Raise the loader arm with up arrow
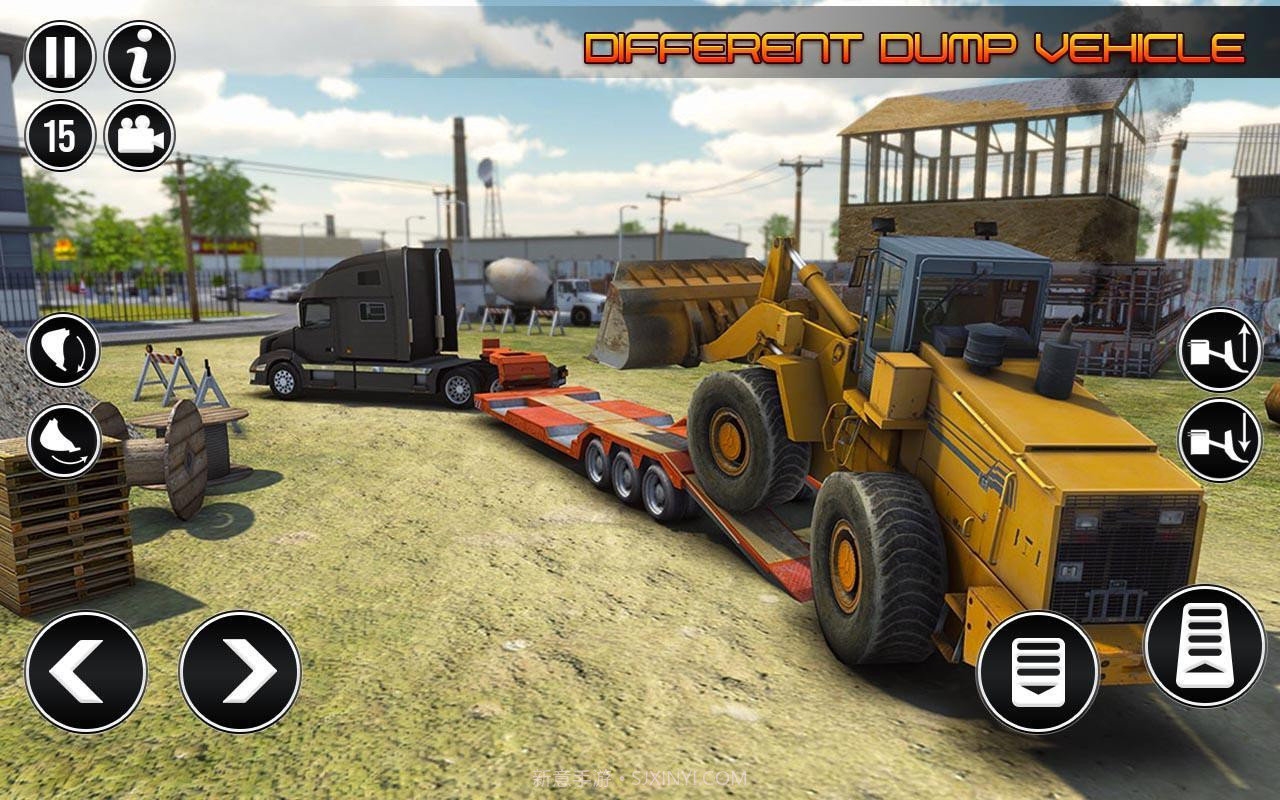Screen dimensions: 1280x800 pyautogui.click(x=1219, y=350)
